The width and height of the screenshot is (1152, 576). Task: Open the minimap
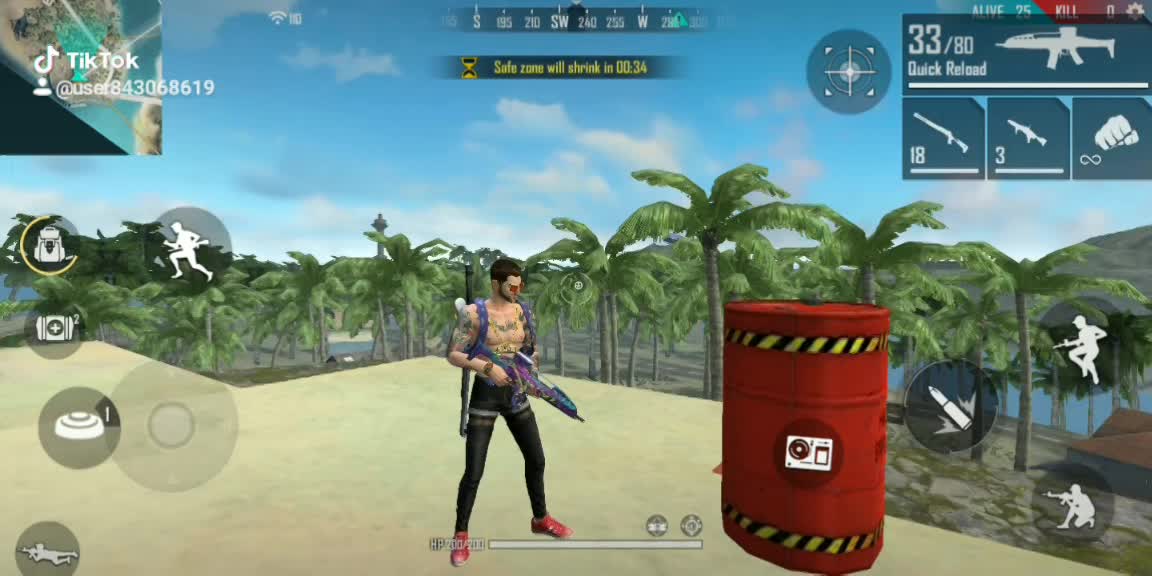[80, 77]
